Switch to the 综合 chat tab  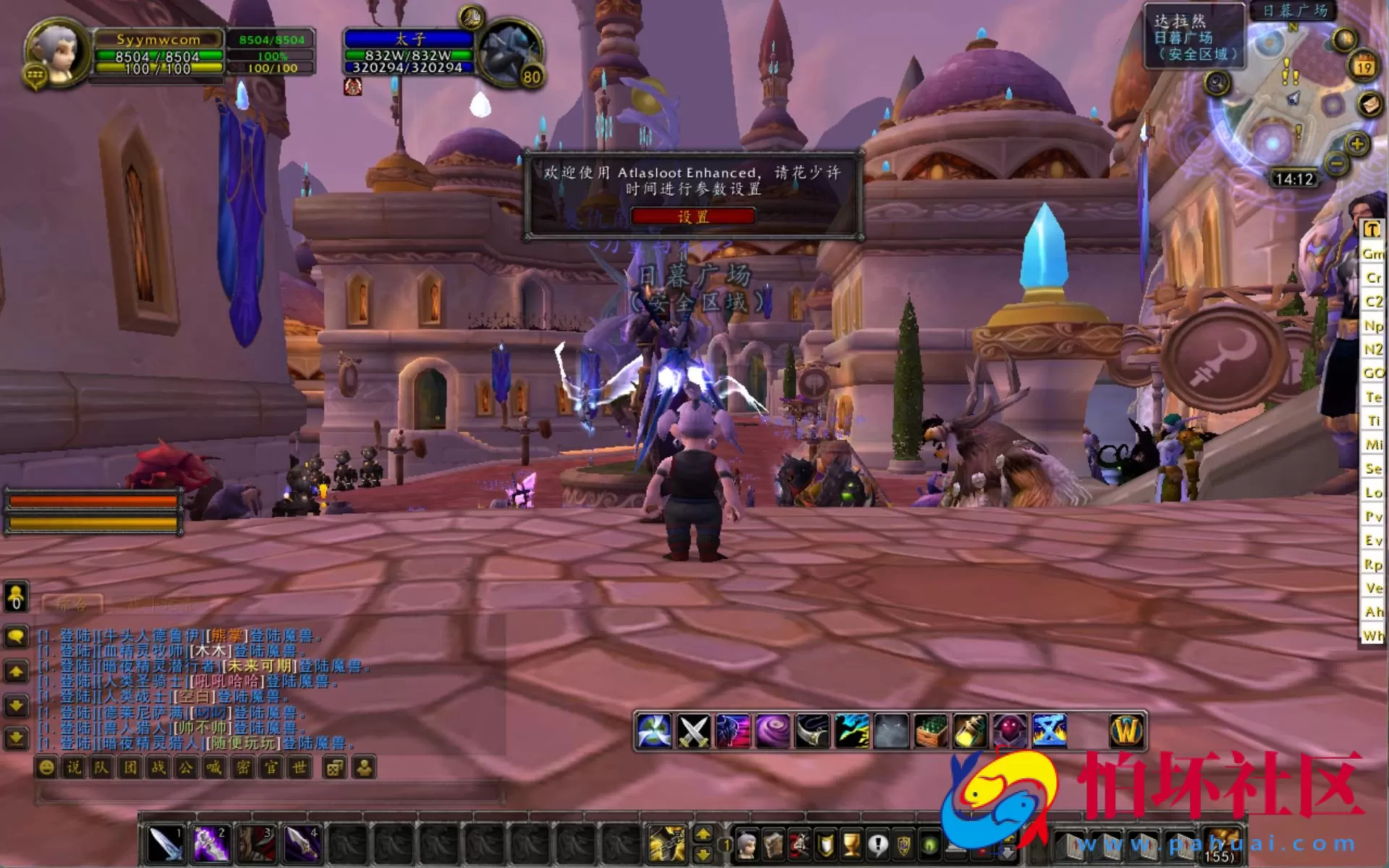point(72,603)
